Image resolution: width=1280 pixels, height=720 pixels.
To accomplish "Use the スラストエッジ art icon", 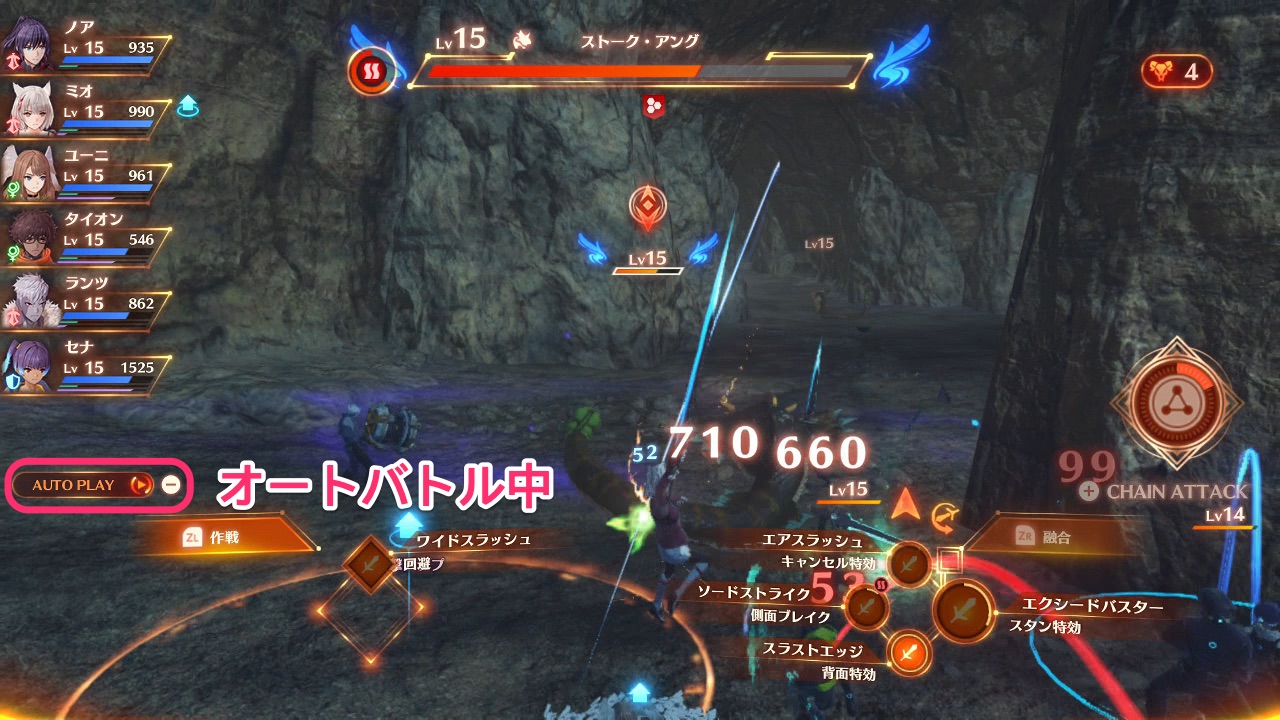I will coord(908,653).
